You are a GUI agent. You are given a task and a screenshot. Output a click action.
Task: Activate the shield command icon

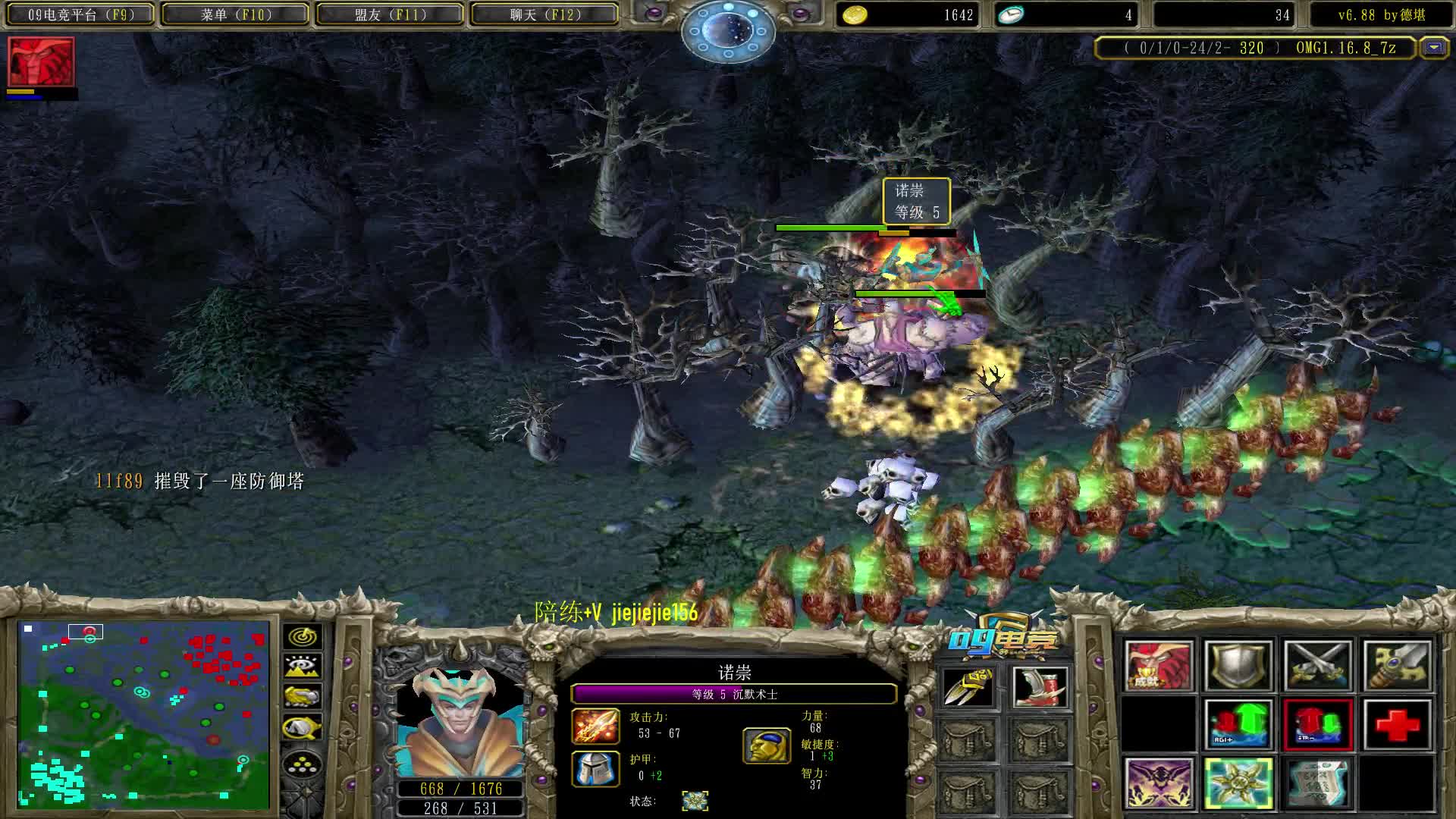[1238, 666]
